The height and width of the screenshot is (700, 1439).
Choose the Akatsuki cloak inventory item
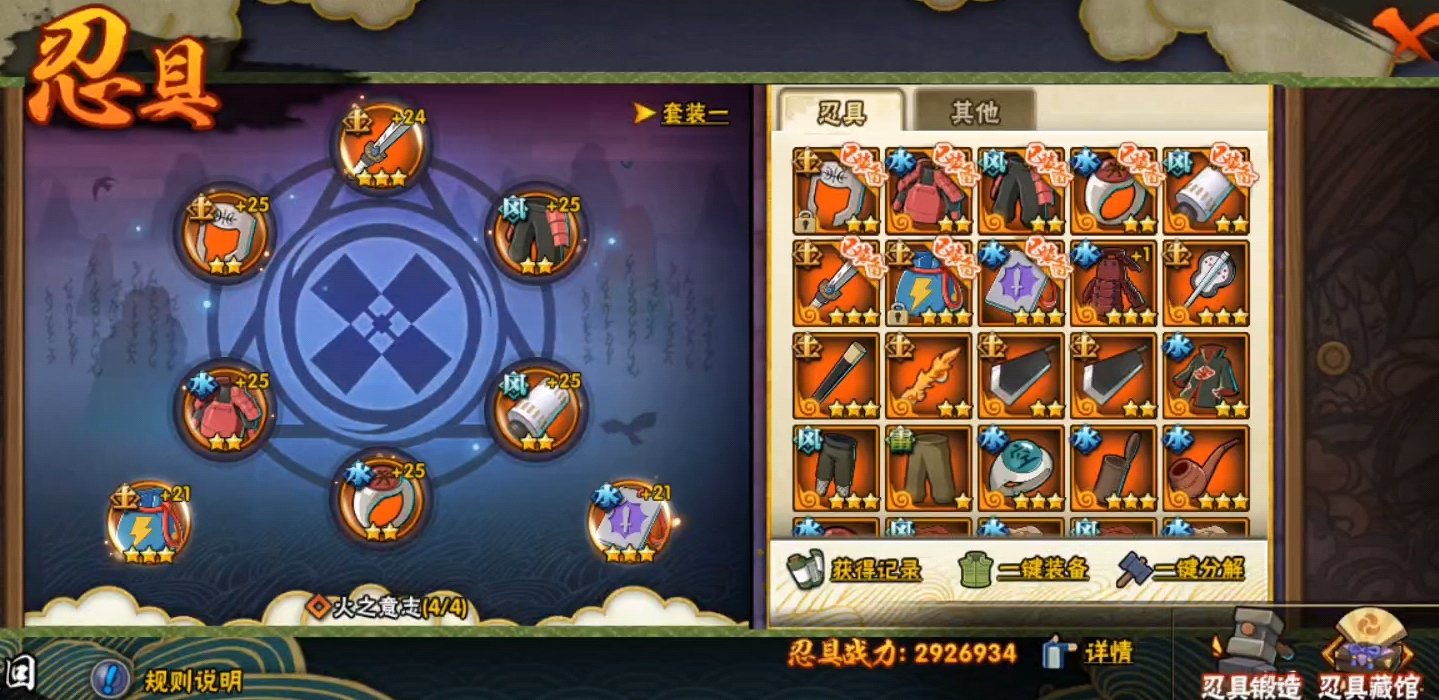[1206, 377]
